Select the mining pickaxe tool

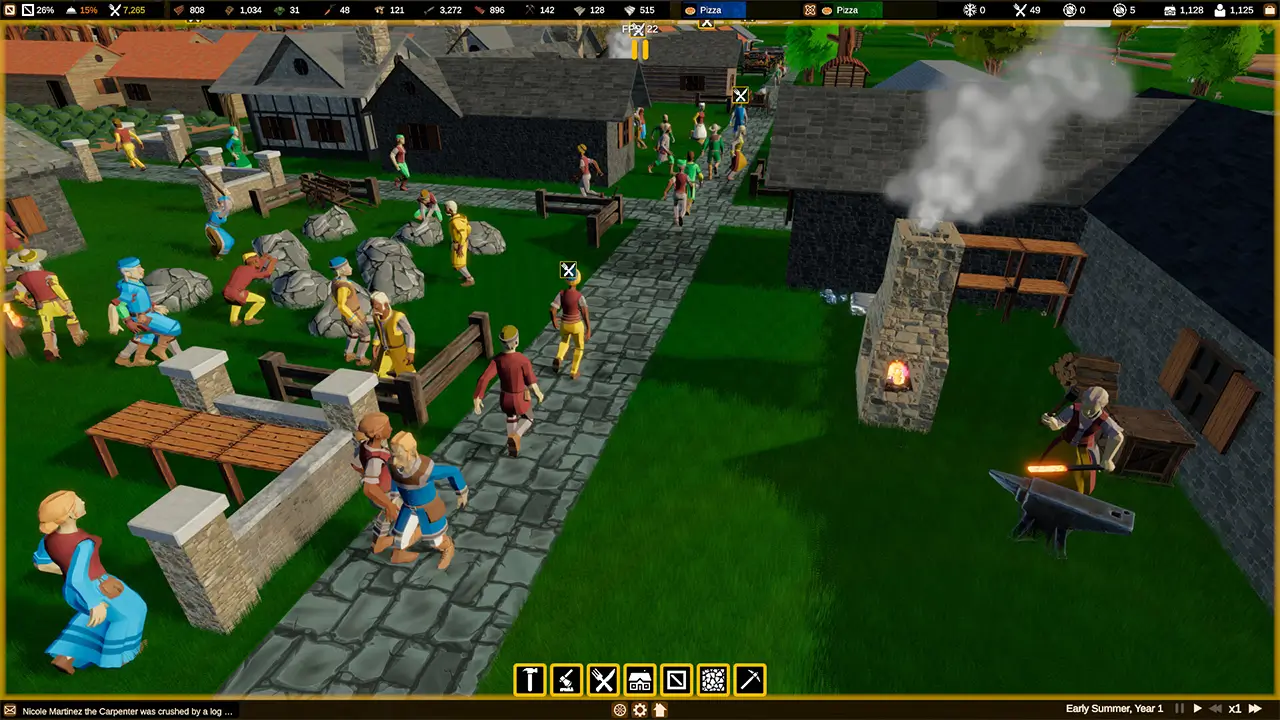pos(750,680)
